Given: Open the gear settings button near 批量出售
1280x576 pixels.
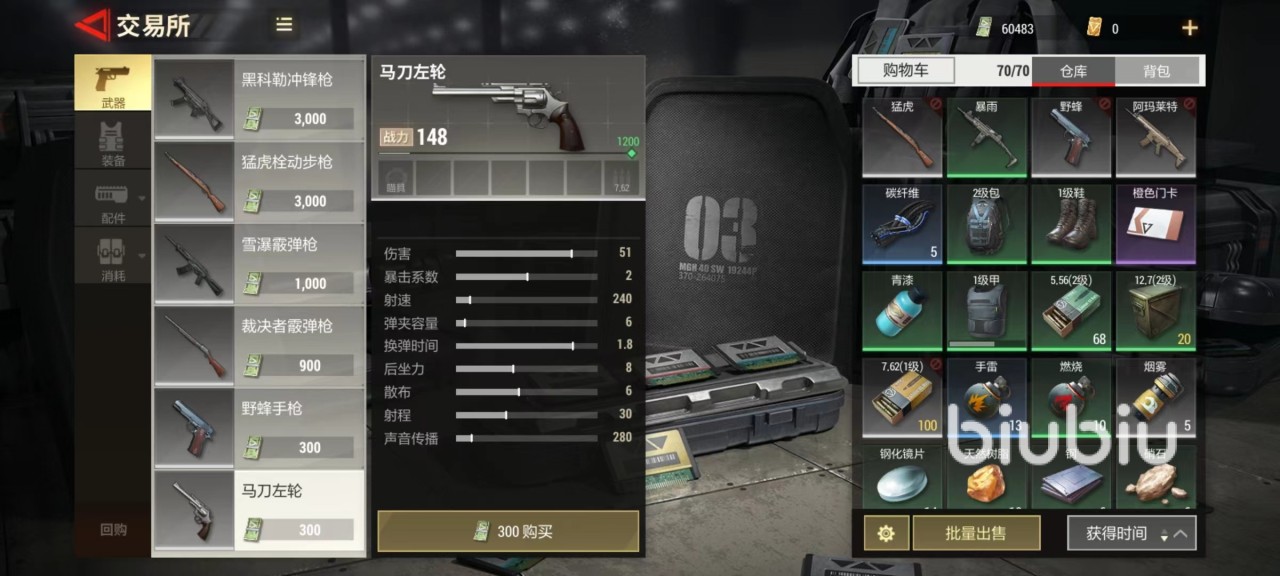Looking at the screenshot, I should 885,533.
